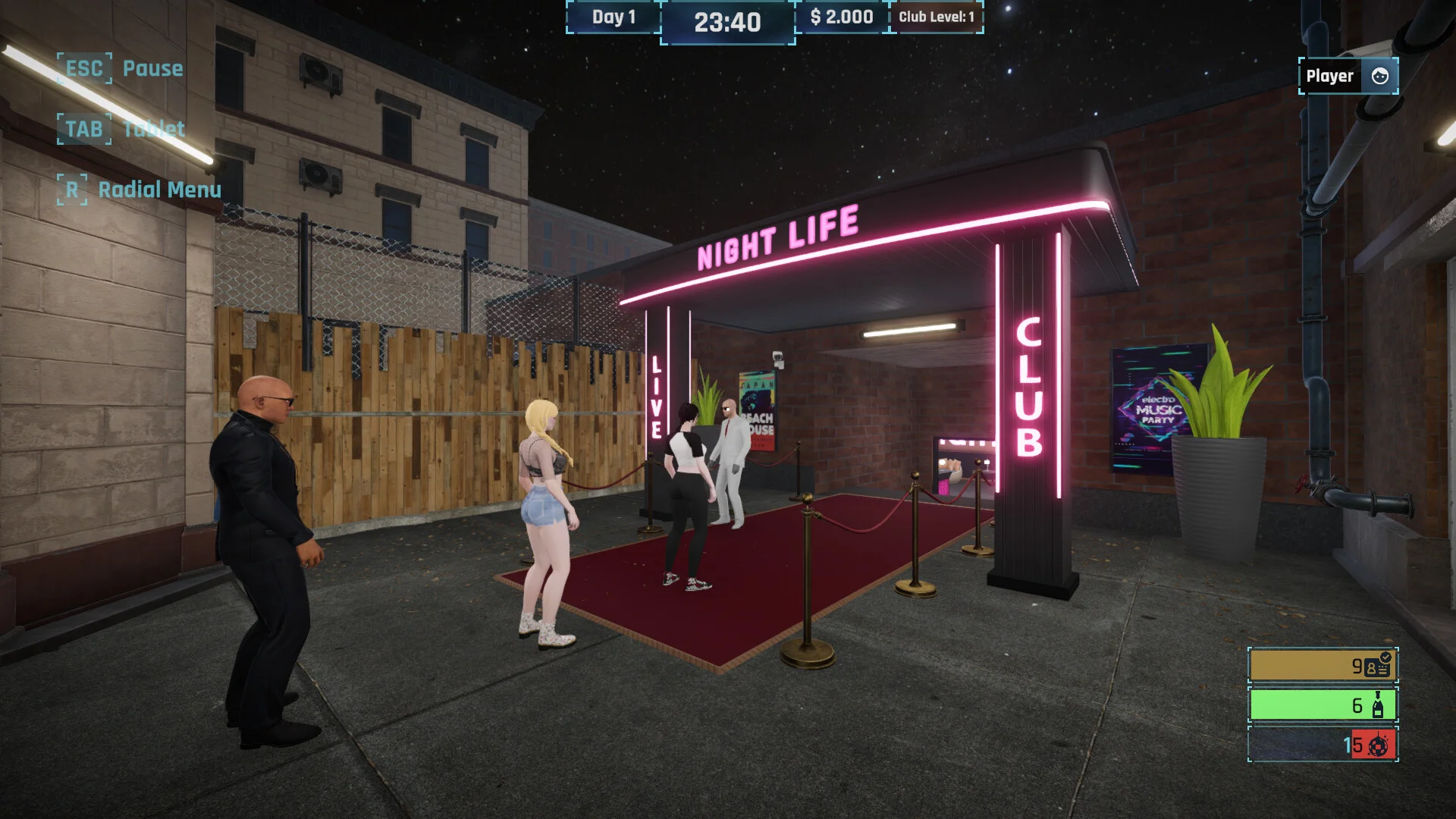Click the TAB key icon beside Tablet

click(83, 129)
